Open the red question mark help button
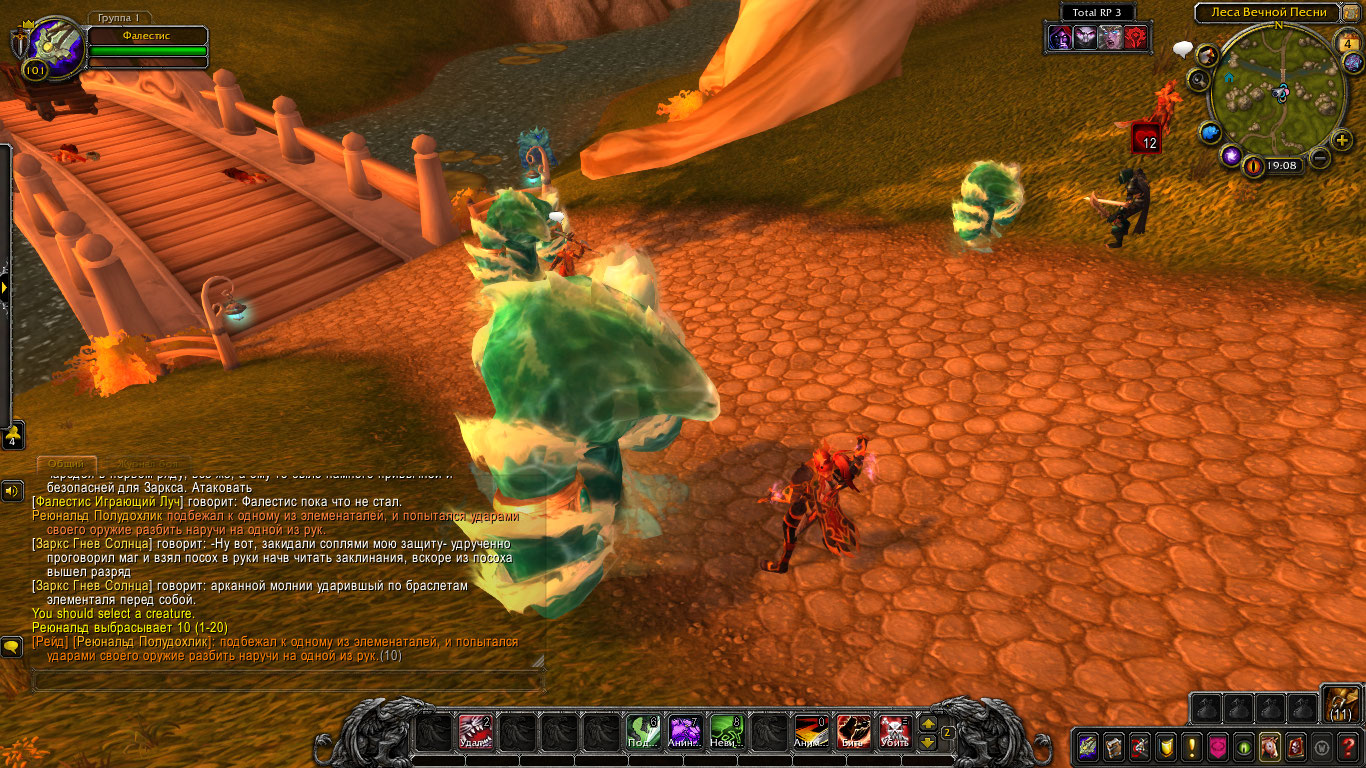This screenshot has width=1366, height=768. click(1349, 746)
